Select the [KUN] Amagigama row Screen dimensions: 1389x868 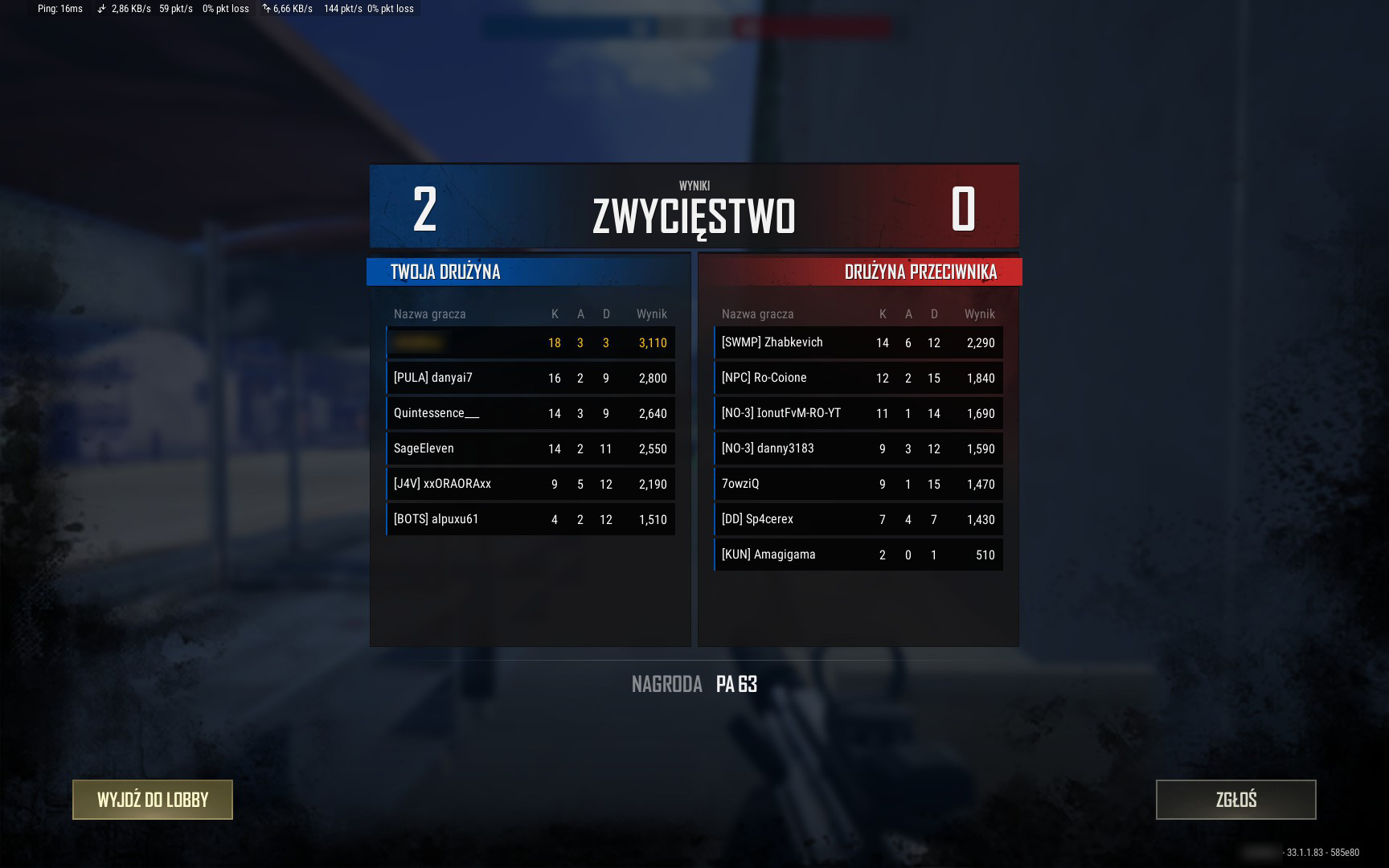point(858,555)
